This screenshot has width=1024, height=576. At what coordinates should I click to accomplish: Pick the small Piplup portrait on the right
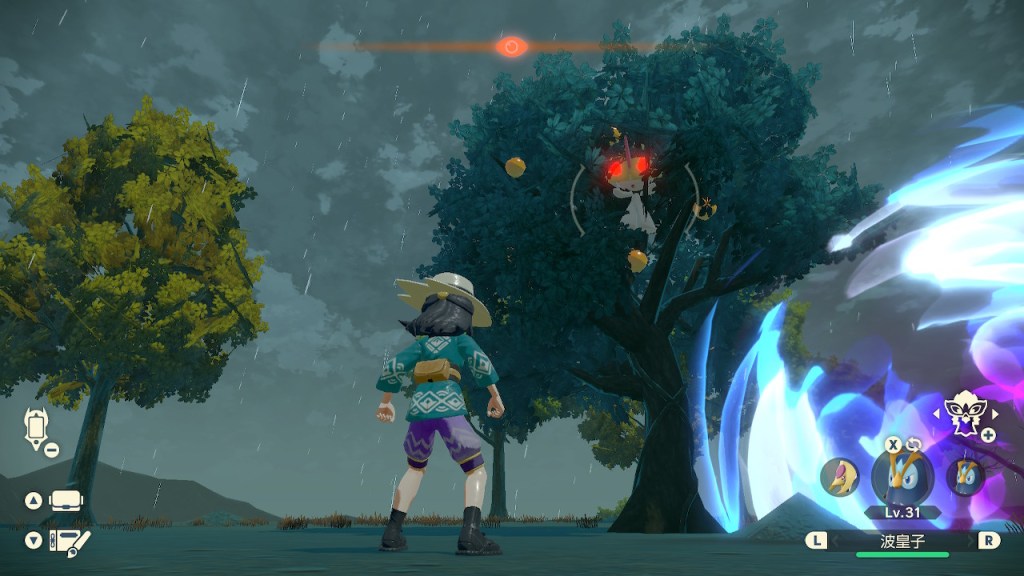(964, 477)
